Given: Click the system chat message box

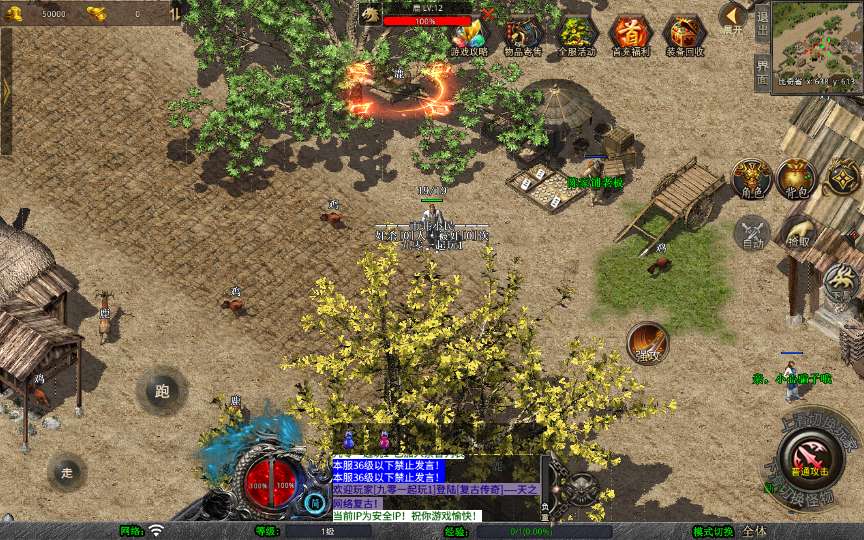Looking at the screenshot, I should click(436, 488).
